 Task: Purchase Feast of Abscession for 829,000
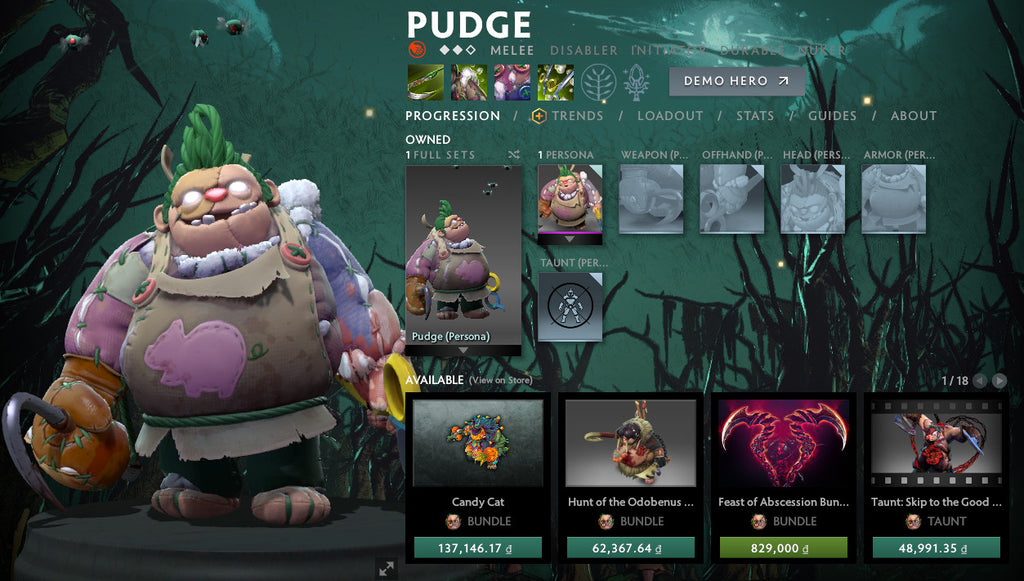coord(783,547)
